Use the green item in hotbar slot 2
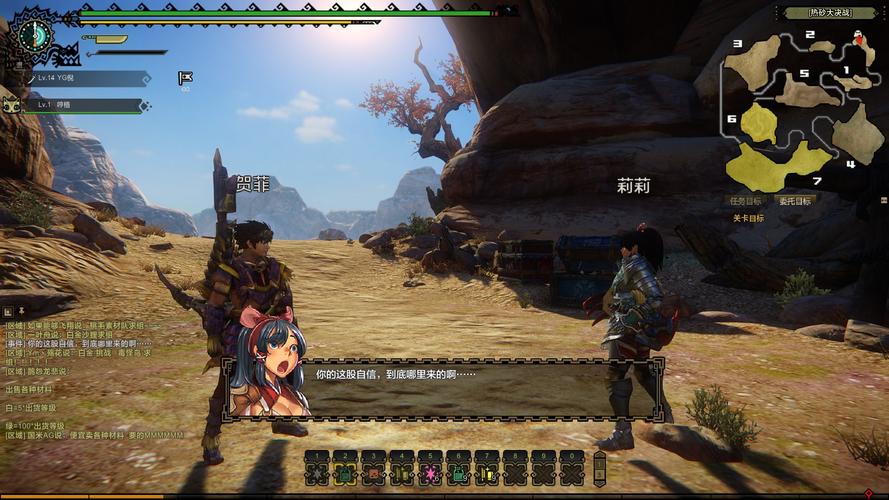The height and width of the screenshot is (500, 889). click(x=345, y=470)
